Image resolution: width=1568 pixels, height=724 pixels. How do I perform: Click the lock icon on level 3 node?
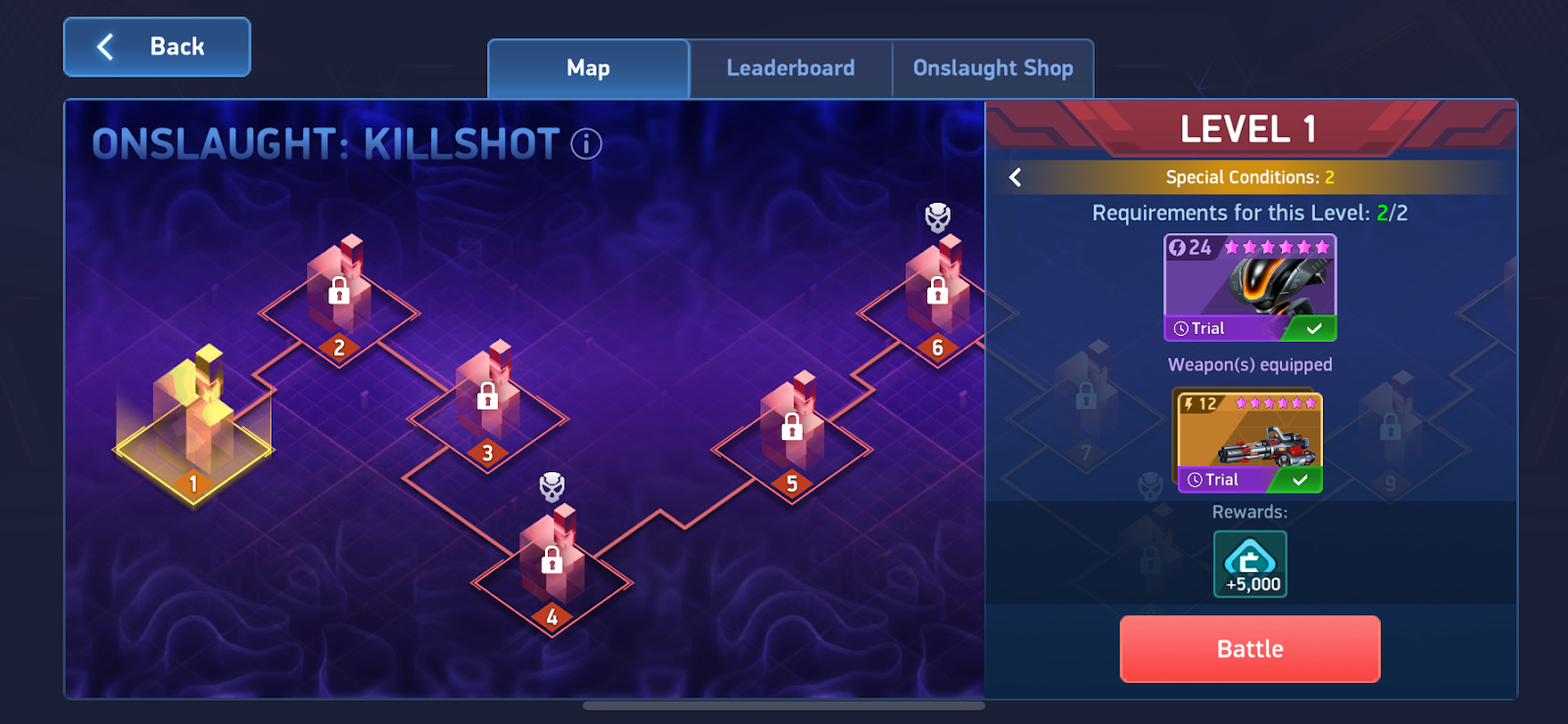click(485, 398)
